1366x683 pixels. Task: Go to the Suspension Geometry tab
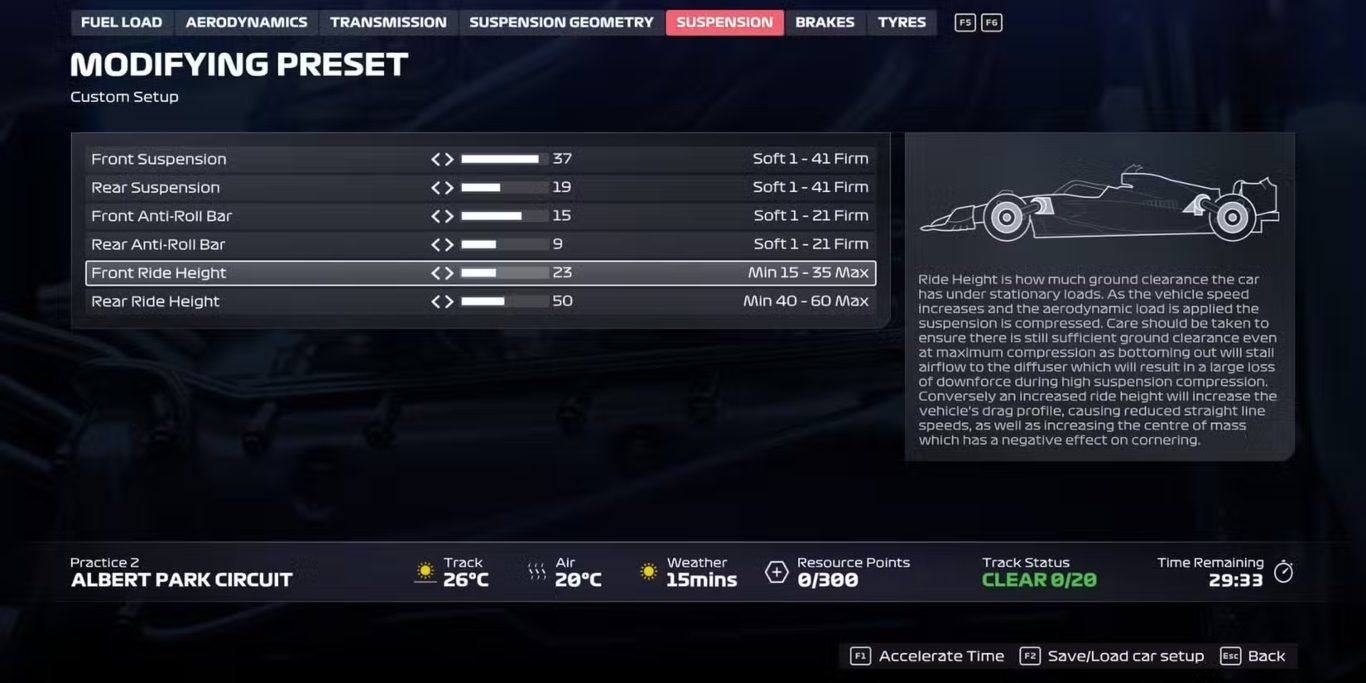tap(561, 22)
